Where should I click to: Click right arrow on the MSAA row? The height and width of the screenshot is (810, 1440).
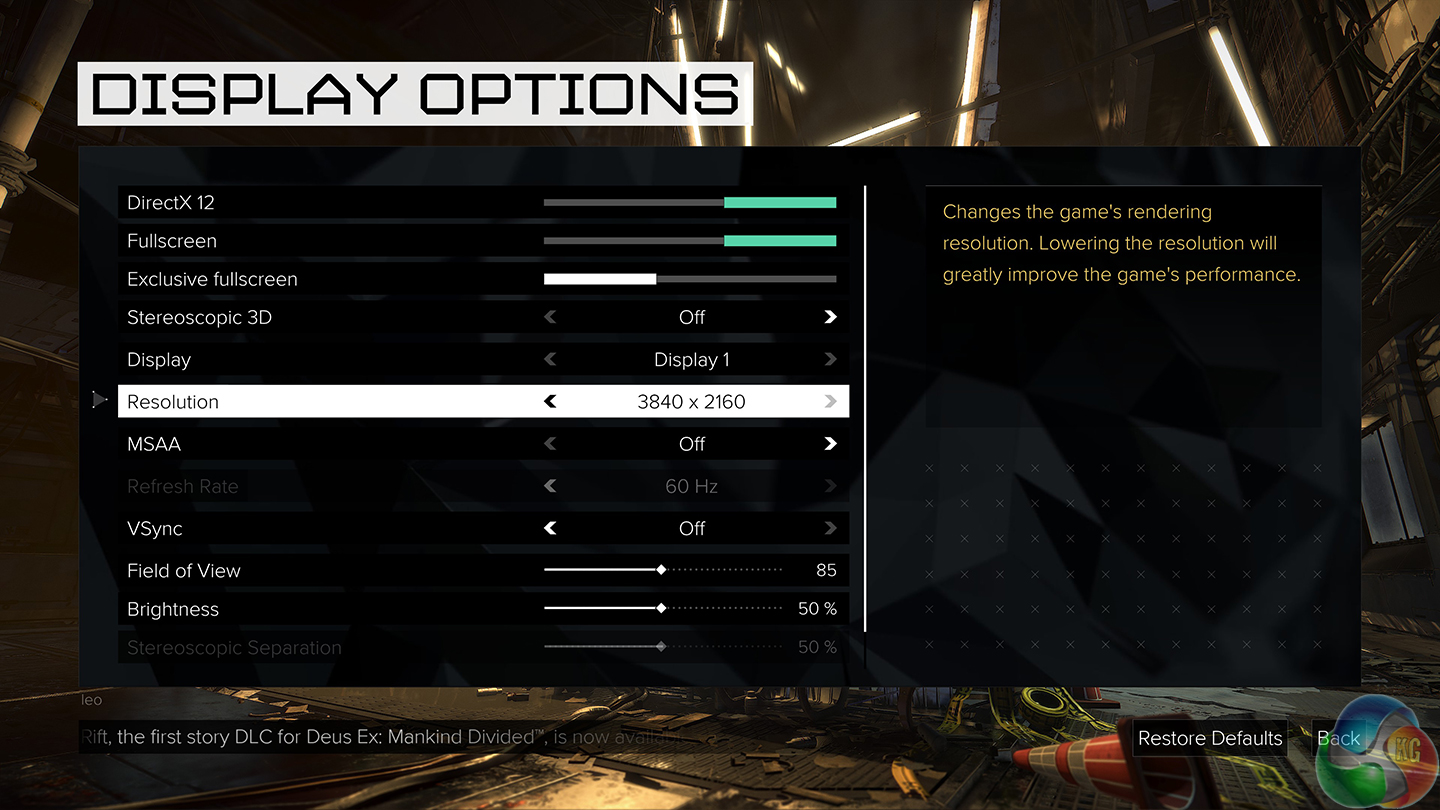point(830,444)
